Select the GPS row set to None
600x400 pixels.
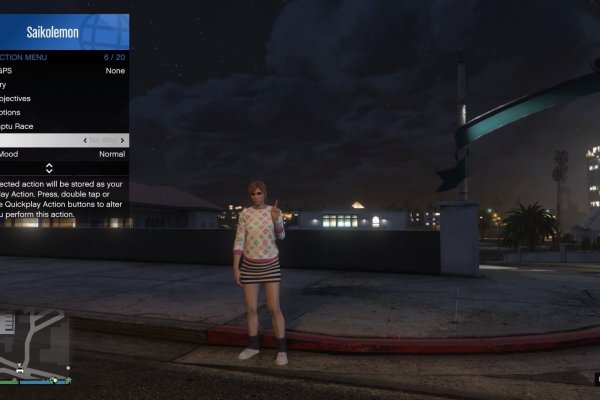point(62,71)
